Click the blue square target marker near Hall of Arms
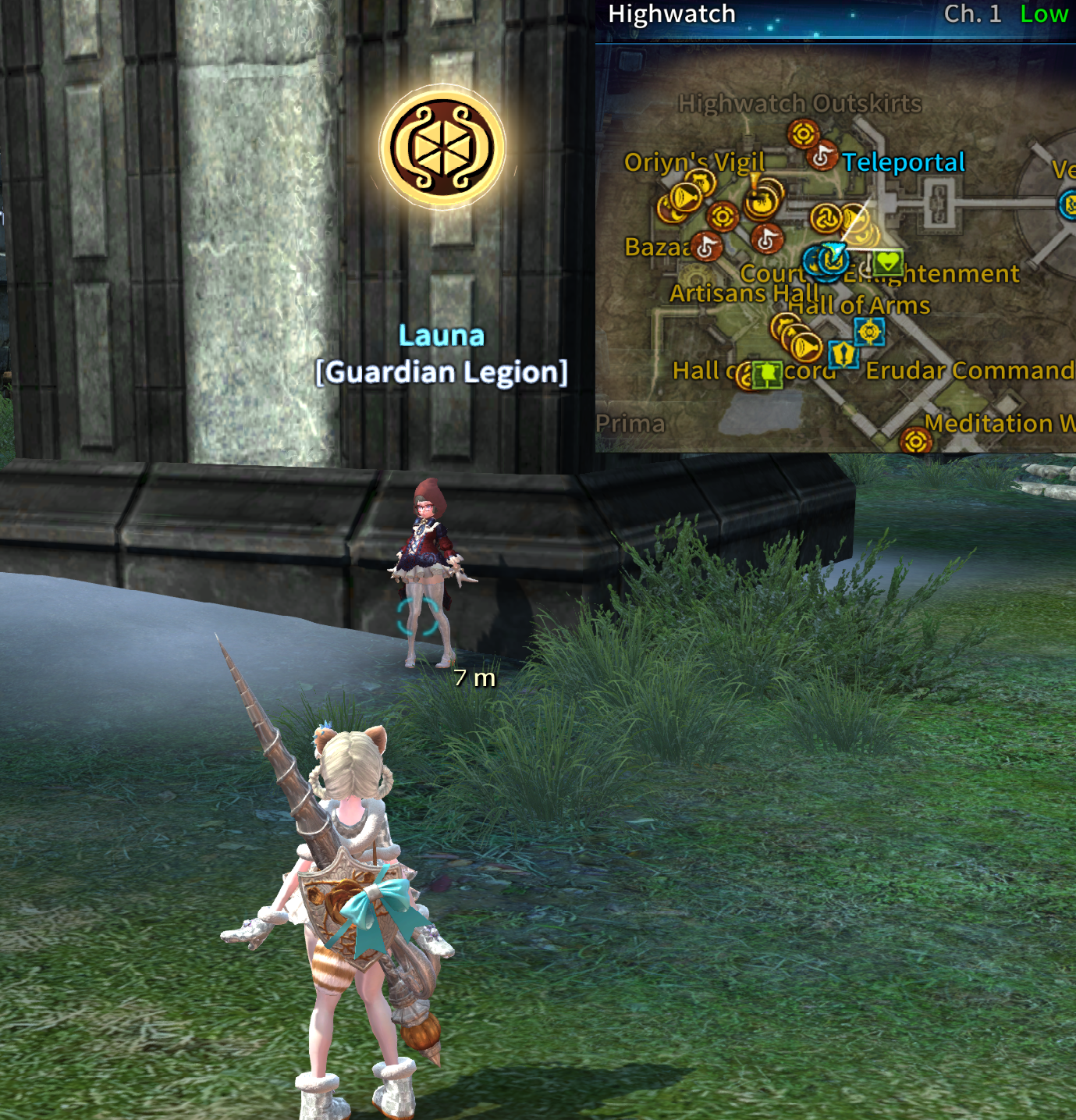1076x1120 pixels. (868, 332)
